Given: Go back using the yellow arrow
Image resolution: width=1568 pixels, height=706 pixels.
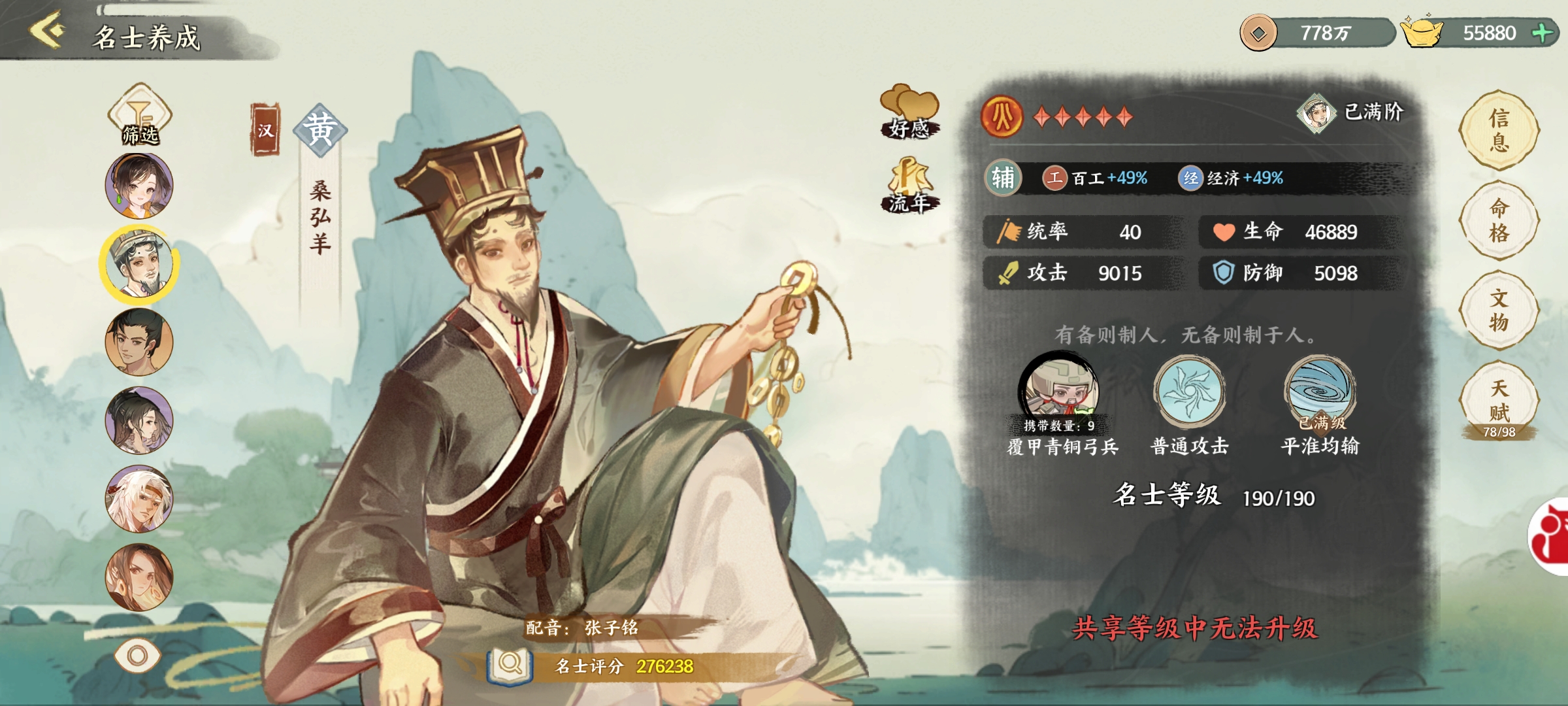Looking at the screenshot, I should (47, 30).
